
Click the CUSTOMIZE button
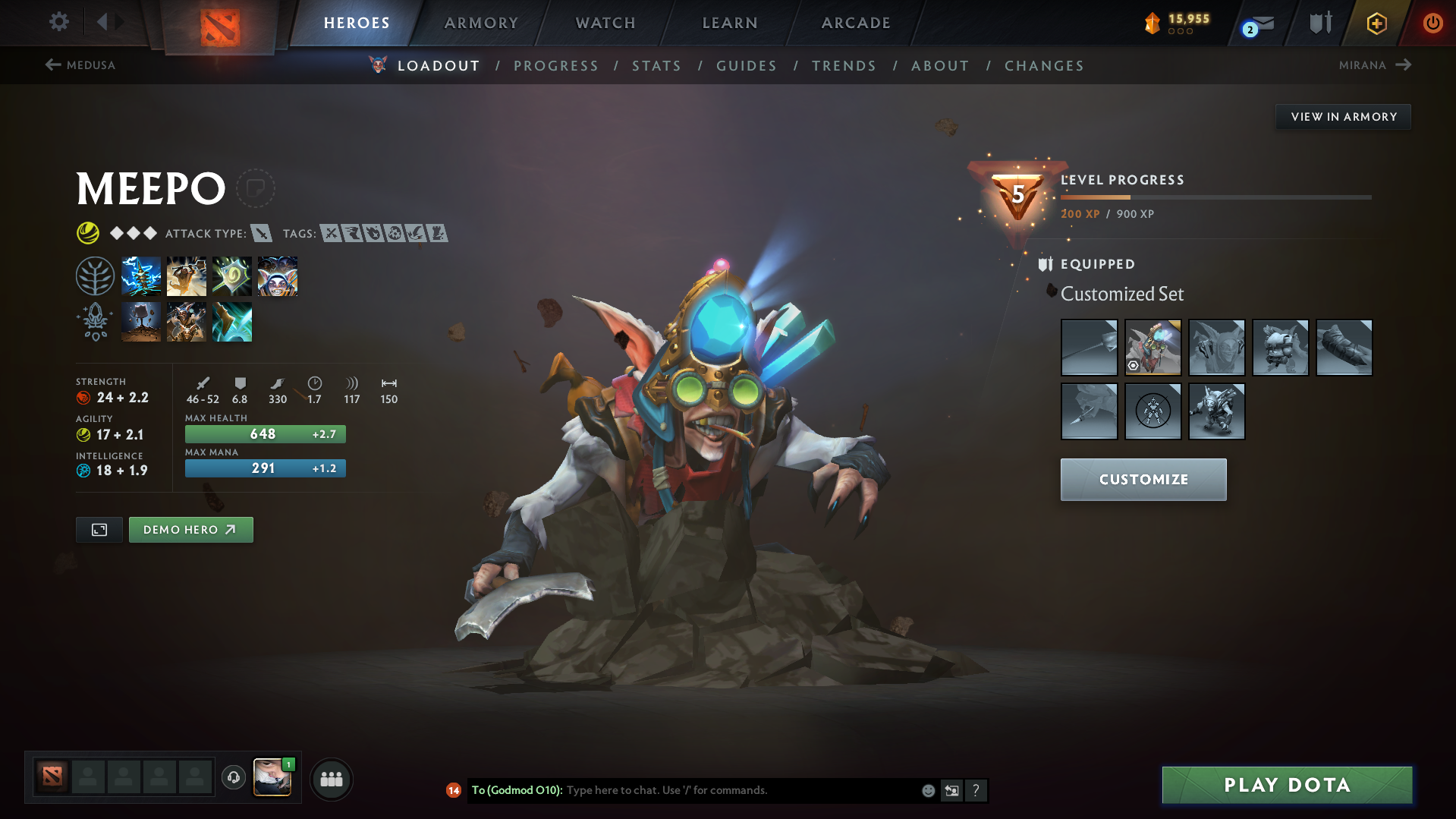1143,479
